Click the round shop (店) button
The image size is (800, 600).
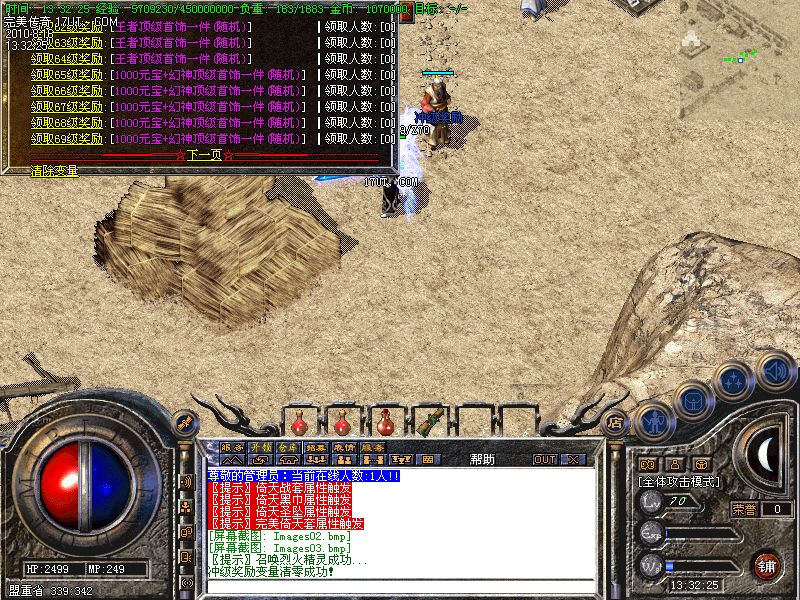tap(616, 422)
